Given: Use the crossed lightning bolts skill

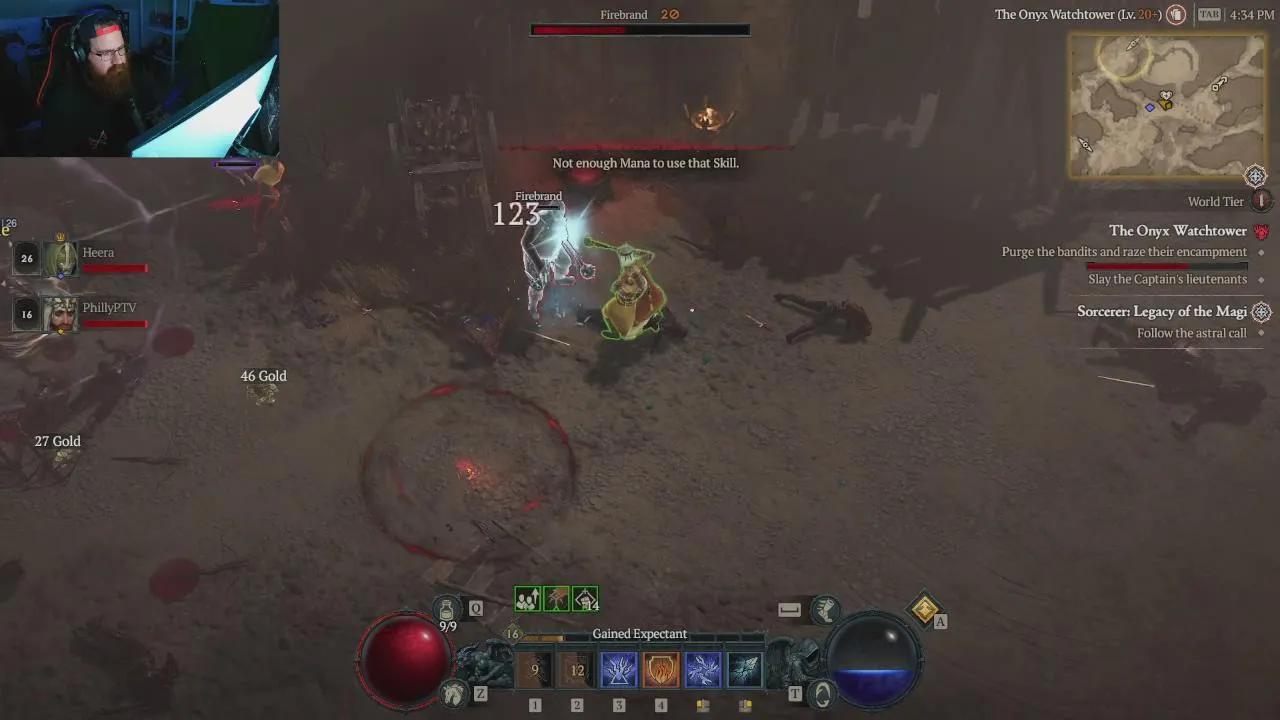Looking at the screenshot, I should pyautogui.click(x=703, y=670).
